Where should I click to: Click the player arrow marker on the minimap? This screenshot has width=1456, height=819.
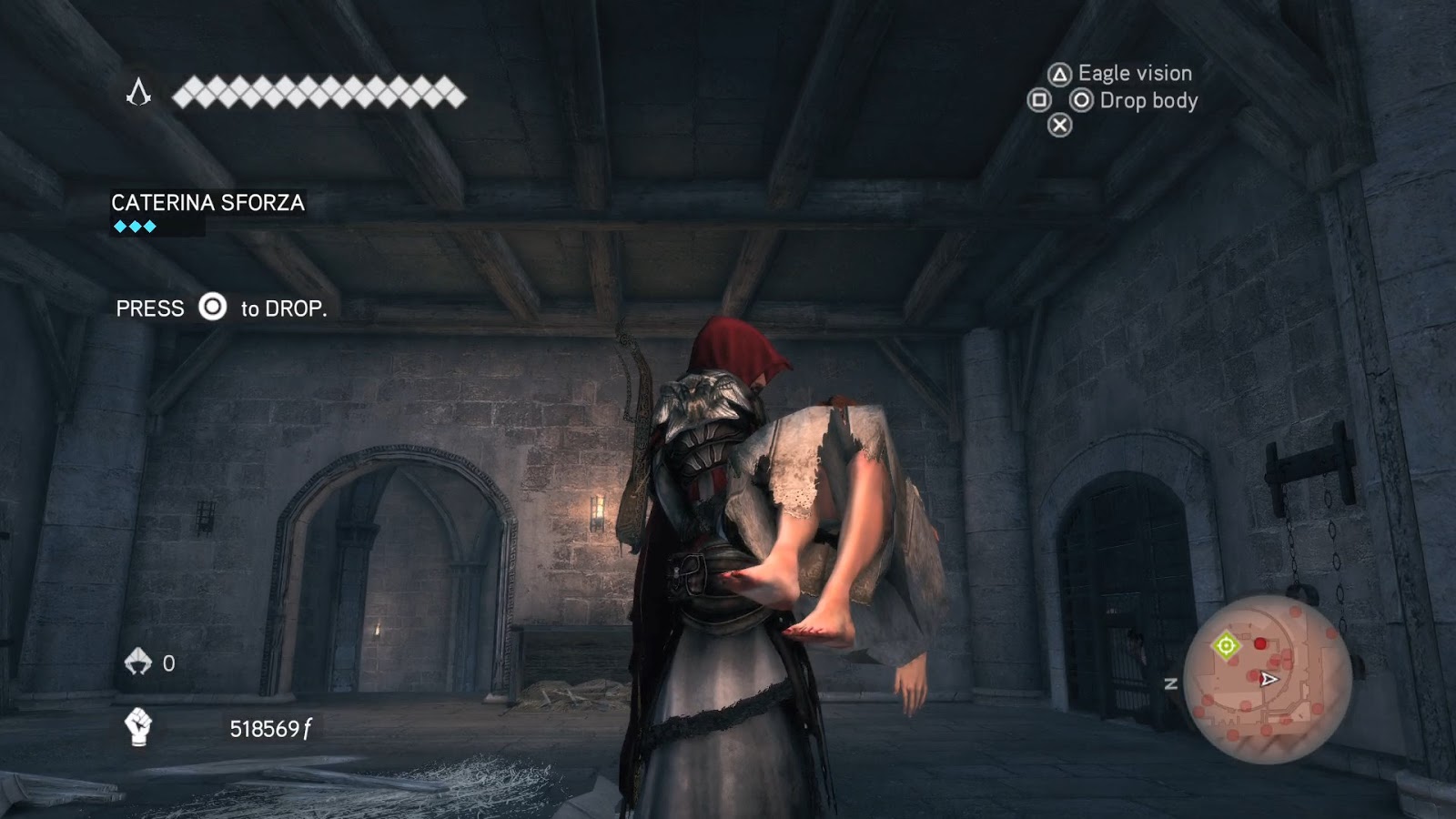(x=1269, y=678)
